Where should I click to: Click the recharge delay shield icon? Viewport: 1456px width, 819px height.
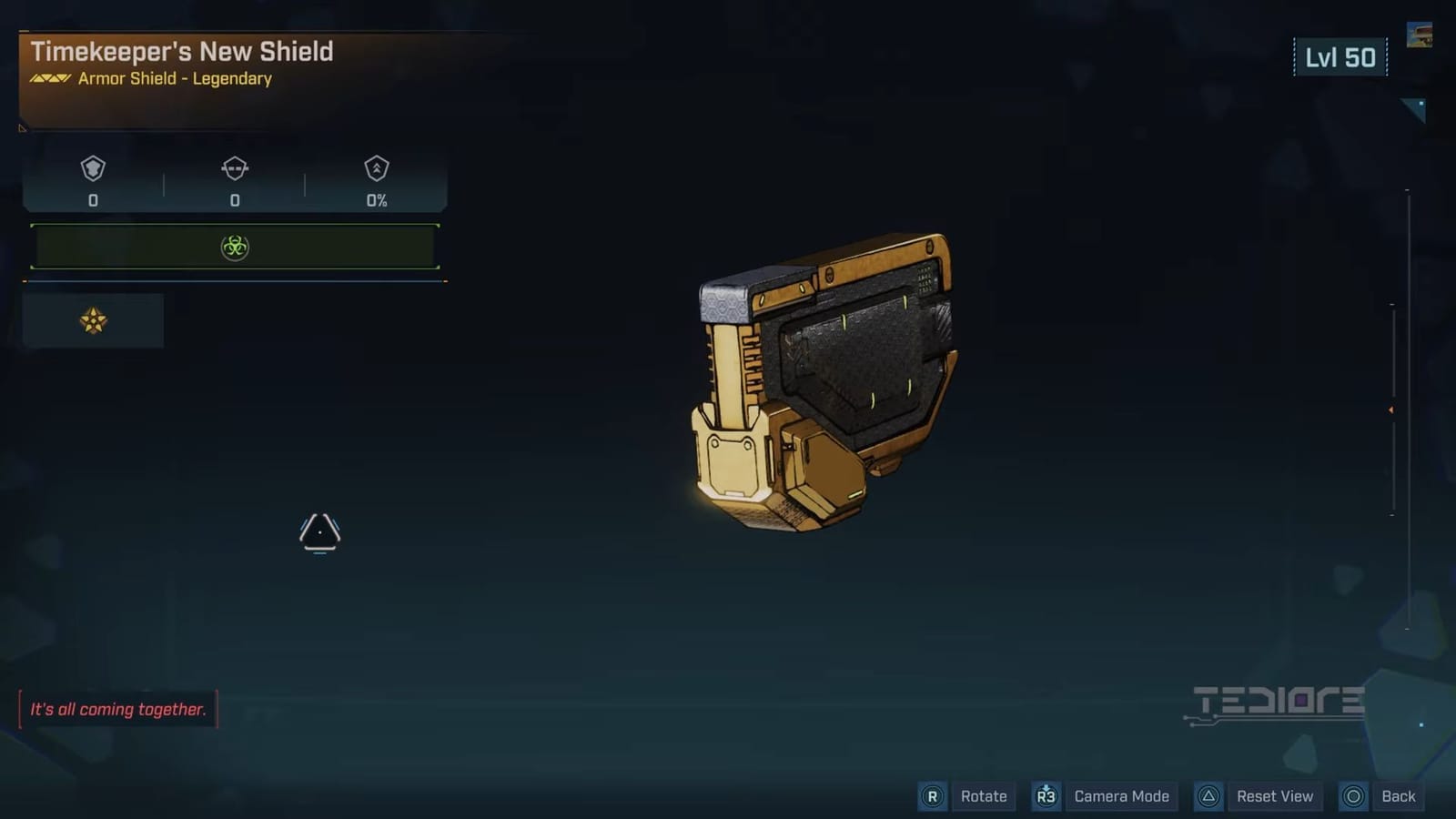(235, 170)
